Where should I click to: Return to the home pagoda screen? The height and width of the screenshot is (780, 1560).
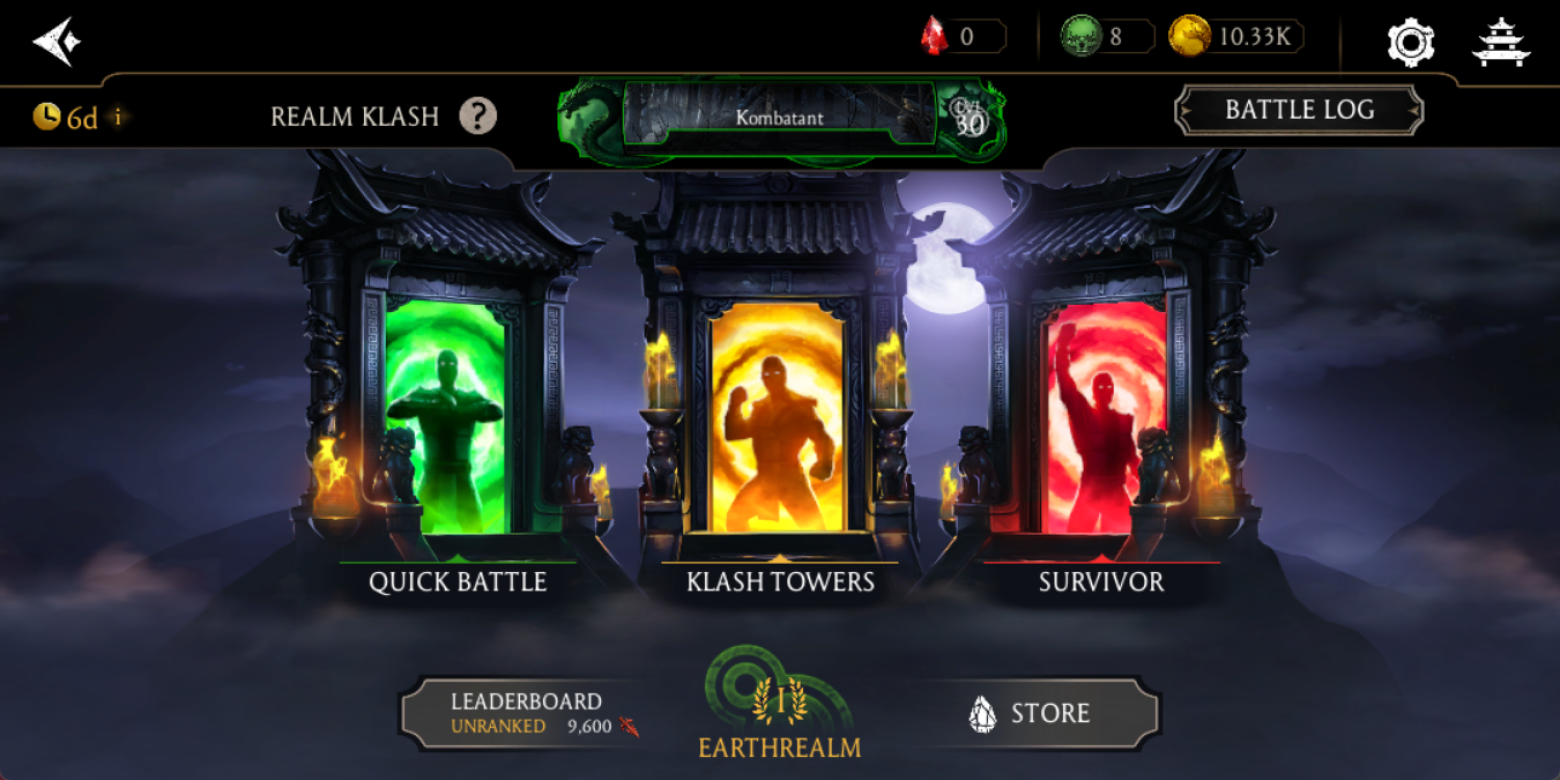point(1501,42)
